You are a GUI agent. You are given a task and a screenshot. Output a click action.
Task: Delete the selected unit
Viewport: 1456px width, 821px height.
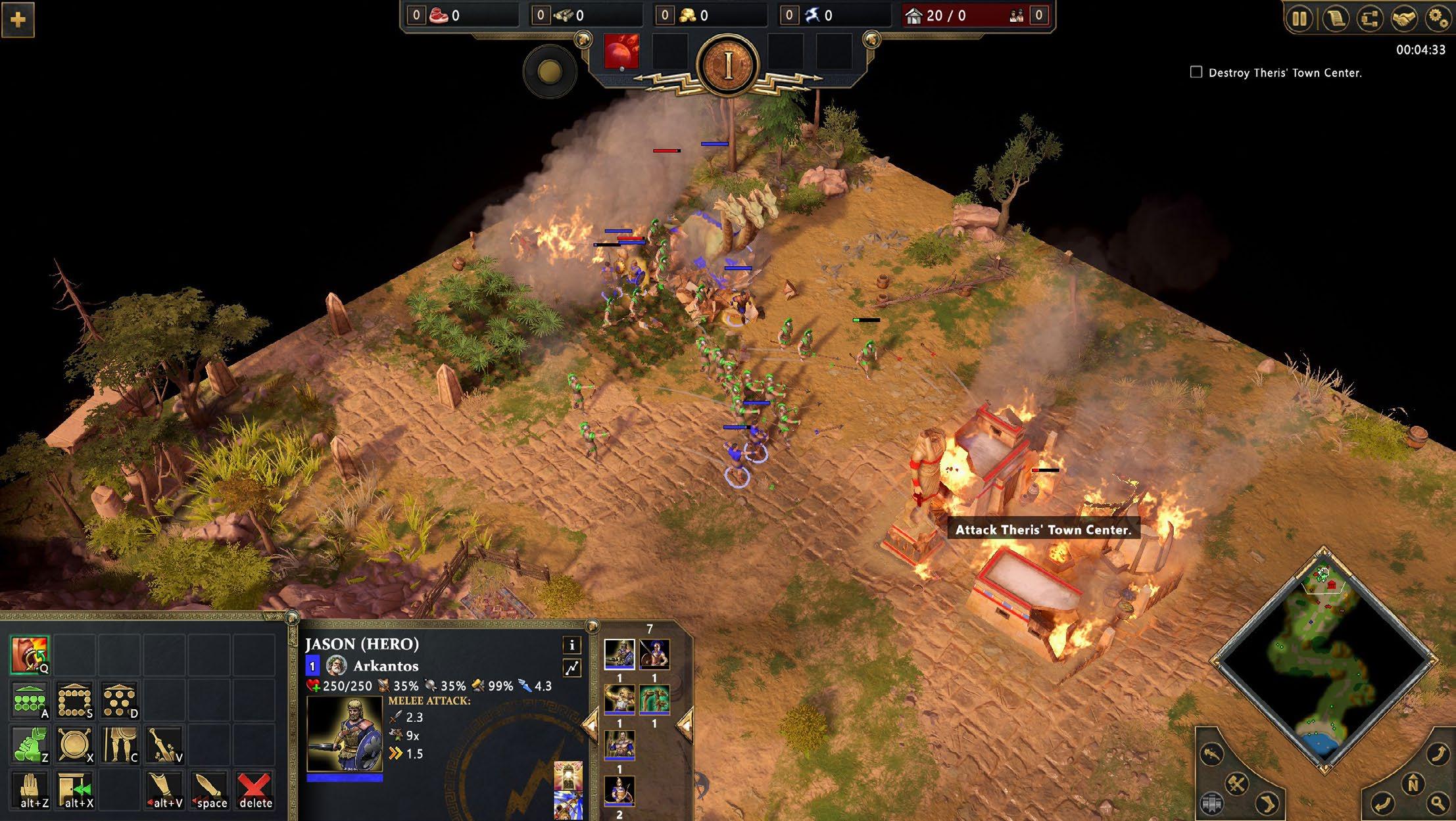pos(255,789)
